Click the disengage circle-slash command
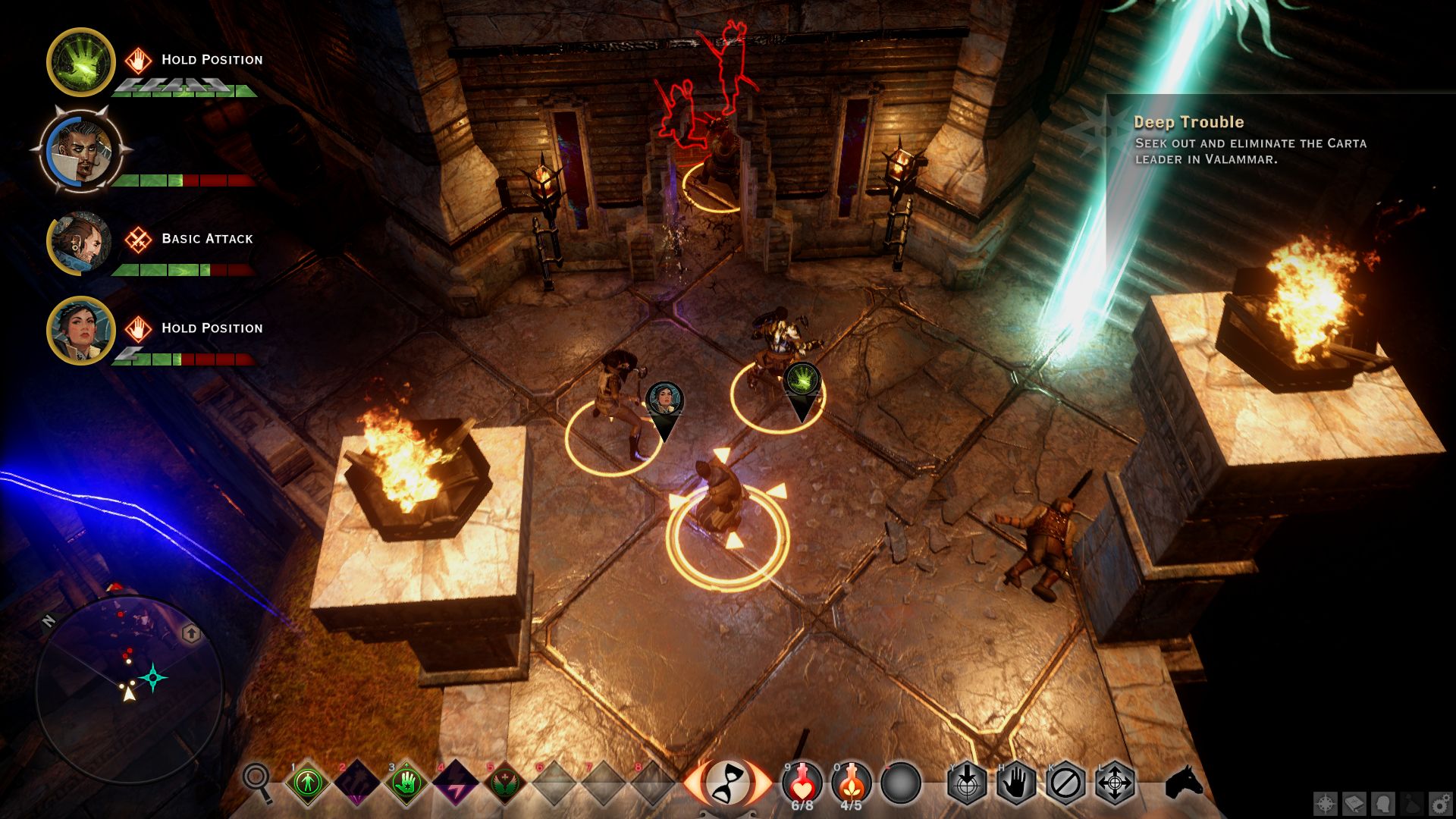The image size is (1456, 819). click(1065, 783)
